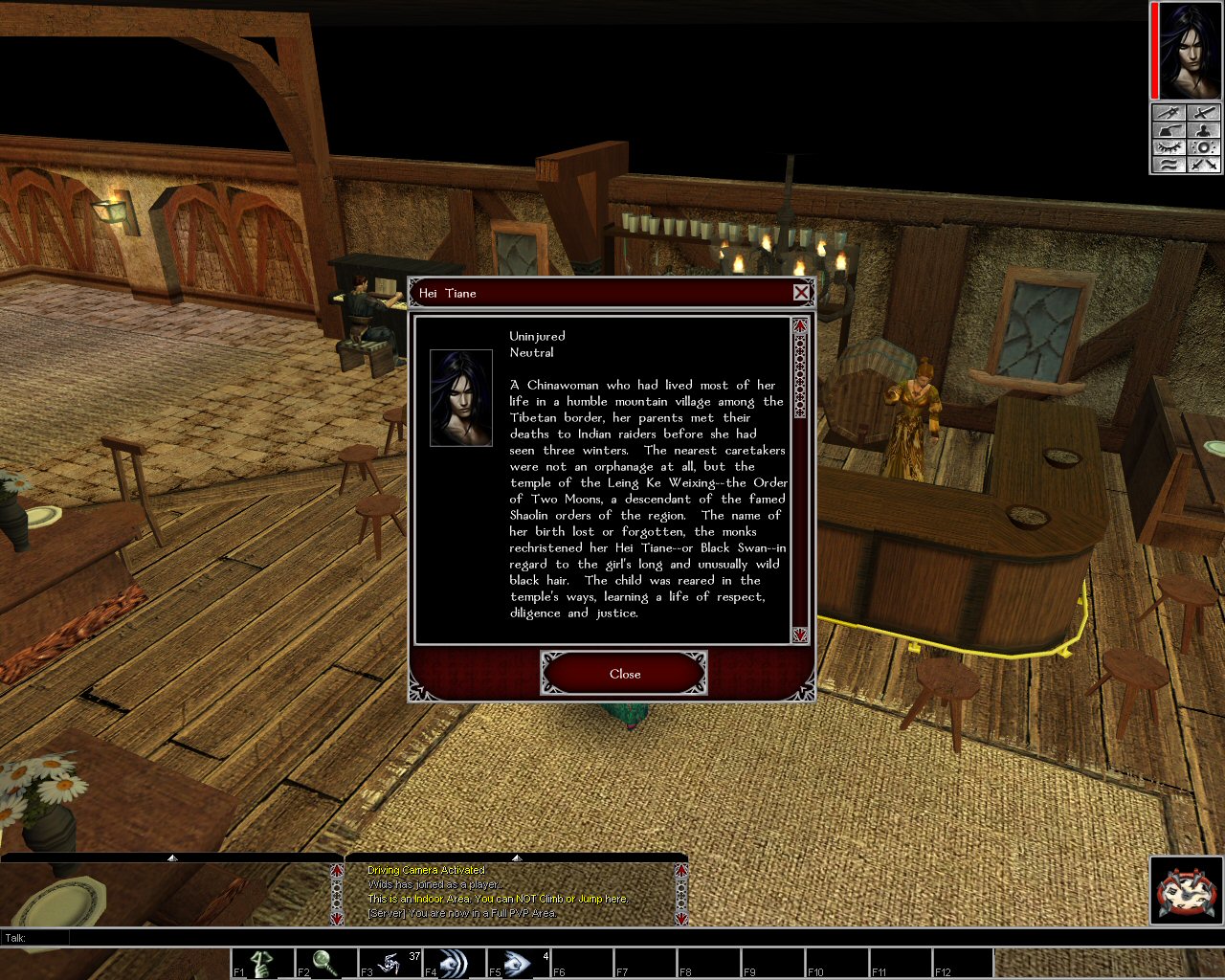This screenshot has height=980, width=1225.
Task: Click the Talk chat input bar
Action: pyautogui.click(x=612, y=938)
